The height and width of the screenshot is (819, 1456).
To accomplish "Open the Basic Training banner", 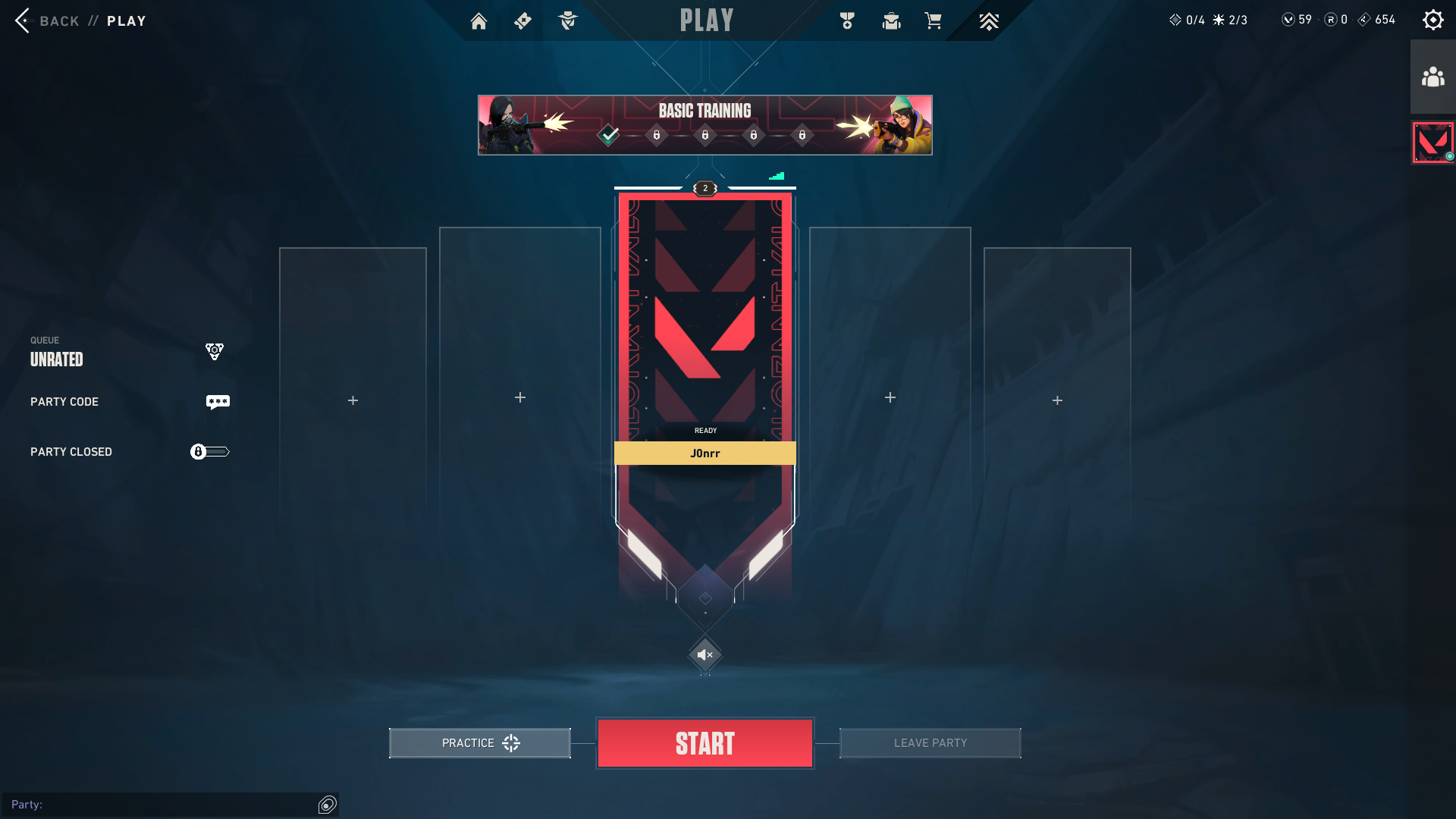I will pyautogui.click(x=704, y=125).
